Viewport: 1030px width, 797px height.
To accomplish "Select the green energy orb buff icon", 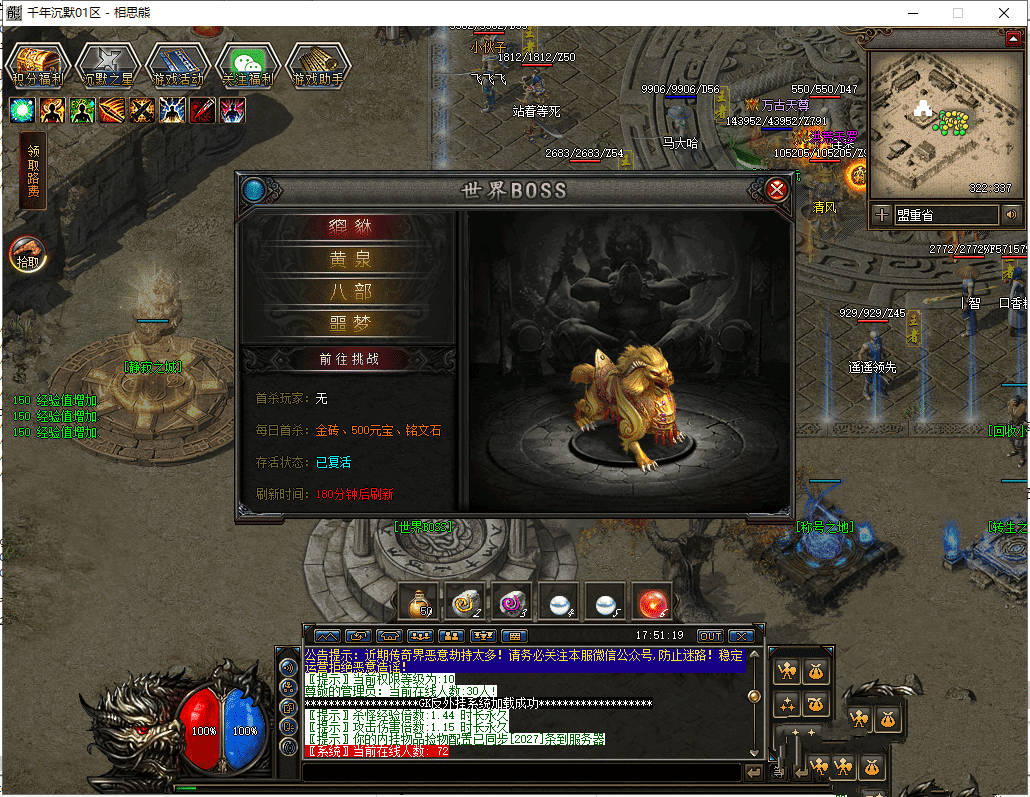I will click(22, 110).
